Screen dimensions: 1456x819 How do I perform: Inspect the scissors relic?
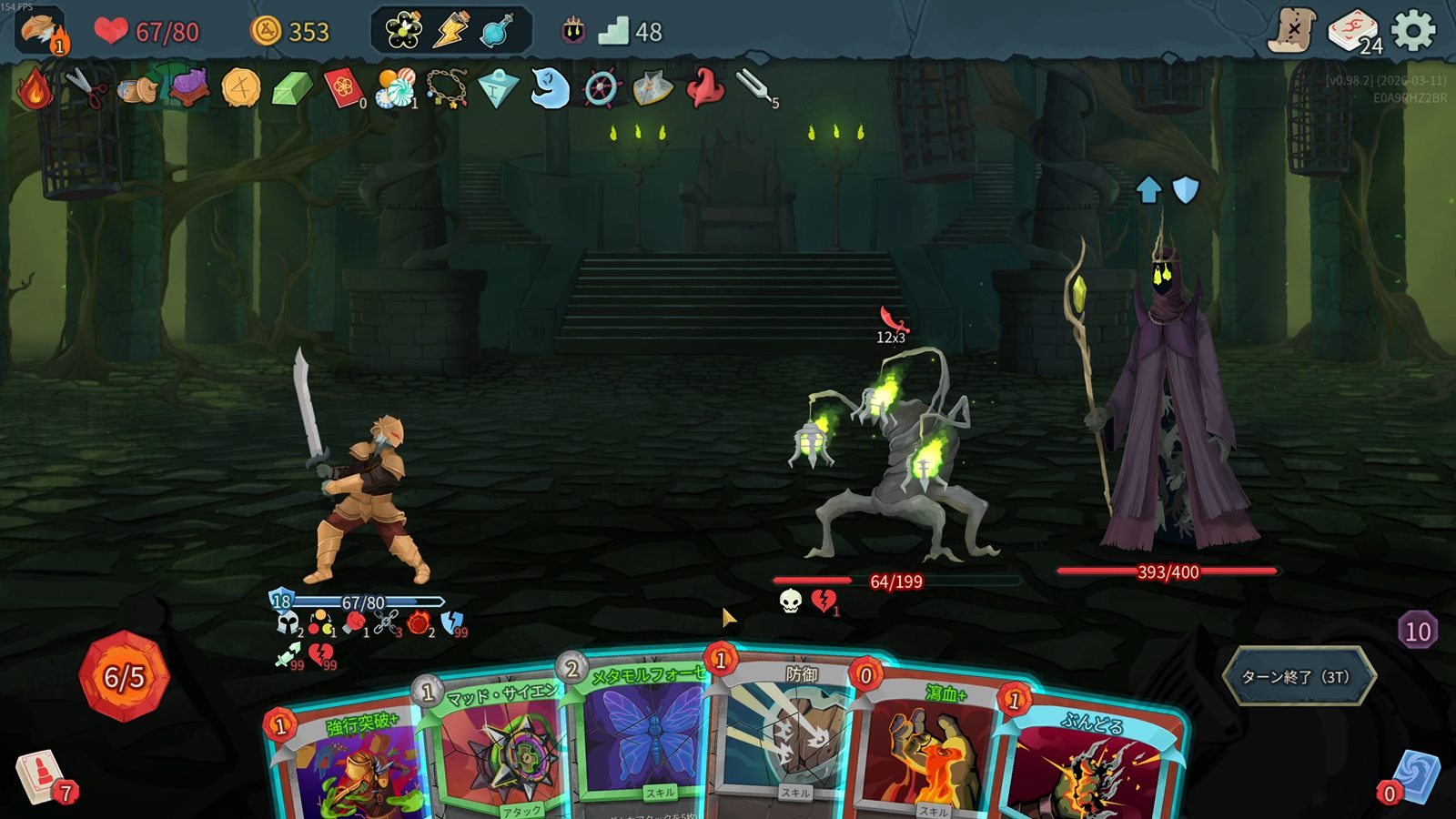tap(86, 88)
